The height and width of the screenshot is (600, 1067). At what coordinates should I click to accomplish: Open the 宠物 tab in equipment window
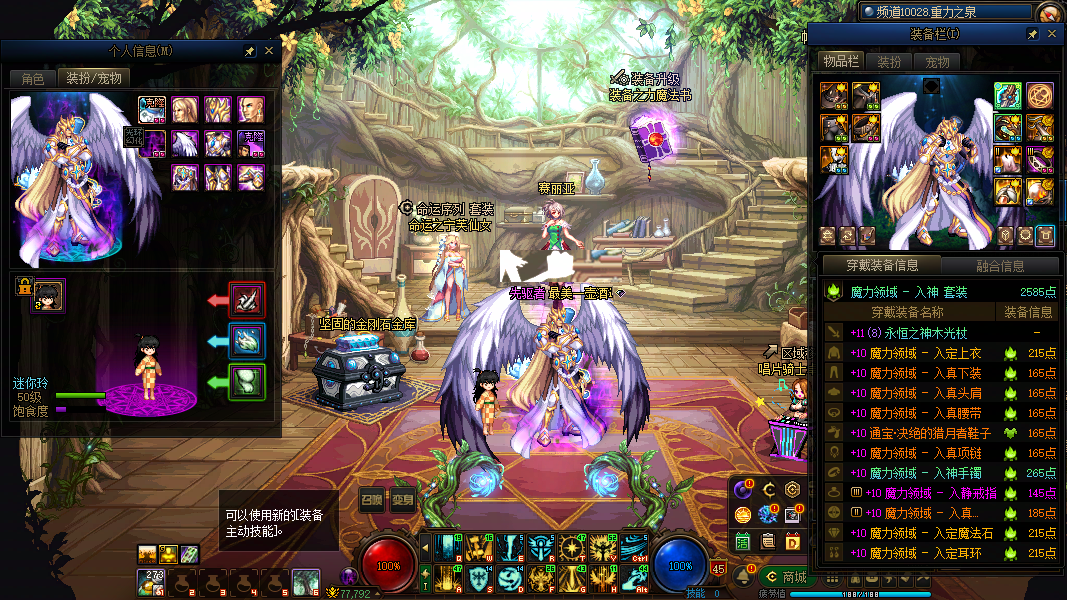936,62
